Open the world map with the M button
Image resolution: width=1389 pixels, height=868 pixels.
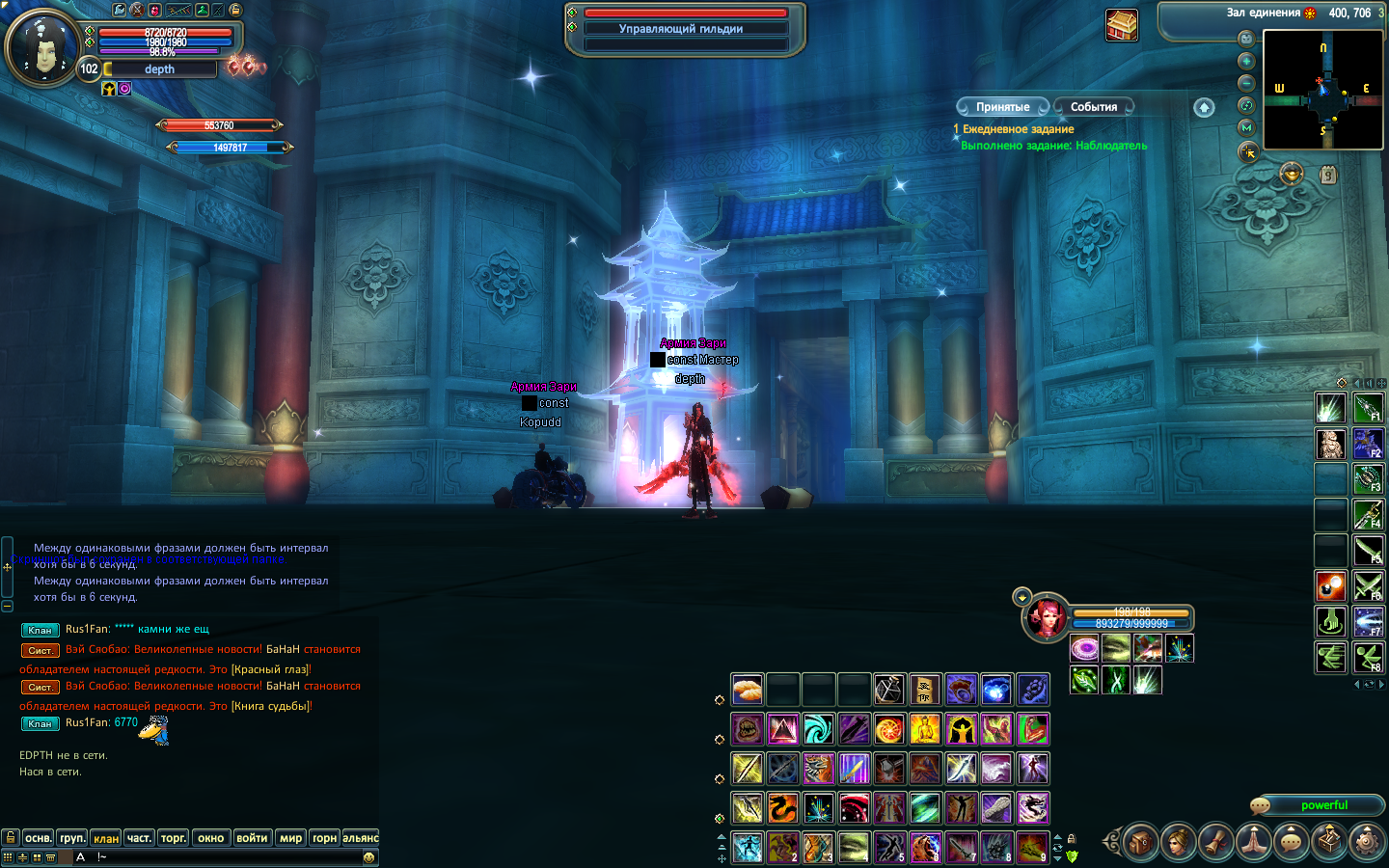(1246, 127)
